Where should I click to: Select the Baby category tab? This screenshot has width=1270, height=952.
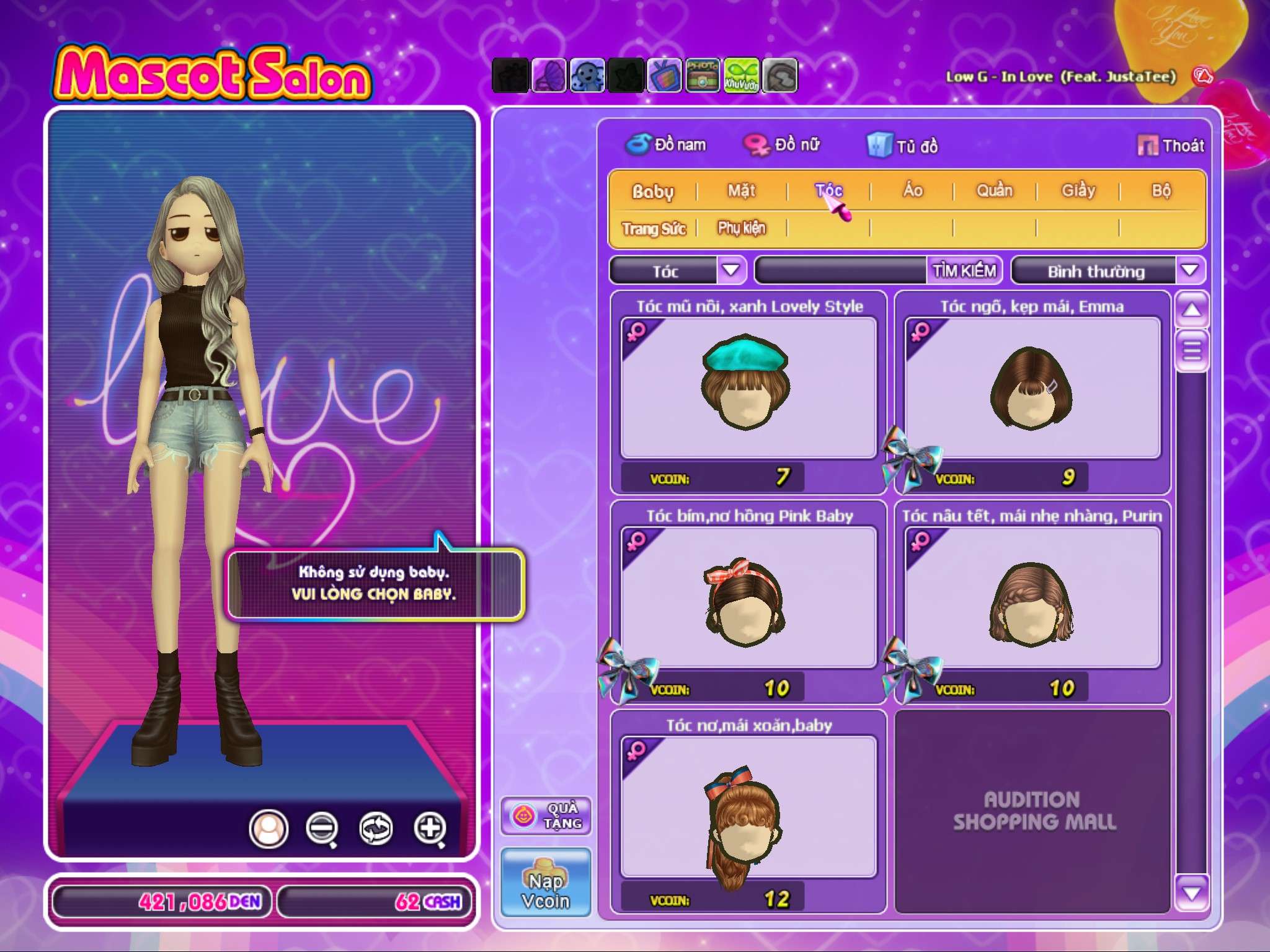click(x=652, y=191)
